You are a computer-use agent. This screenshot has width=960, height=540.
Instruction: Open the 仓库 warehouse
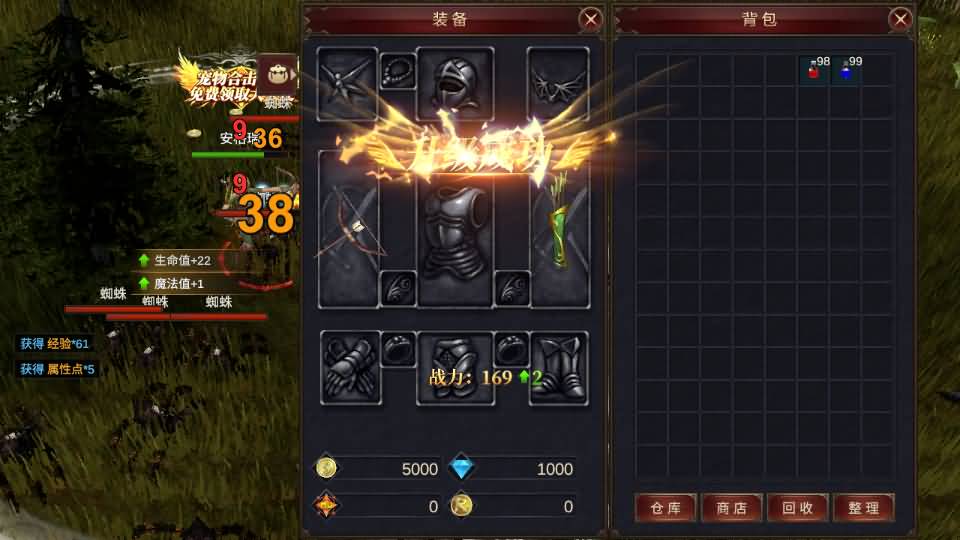pyautogui.click(x=665, y=508)
